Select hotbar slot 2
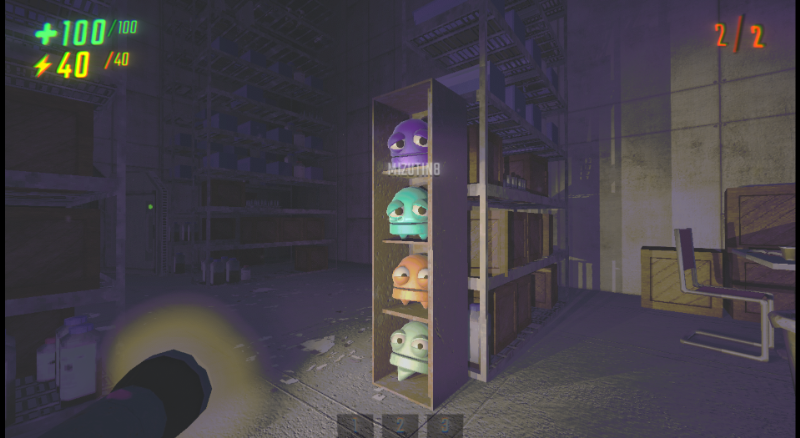Viewport: 800px width, 438px height. point(400,426)
